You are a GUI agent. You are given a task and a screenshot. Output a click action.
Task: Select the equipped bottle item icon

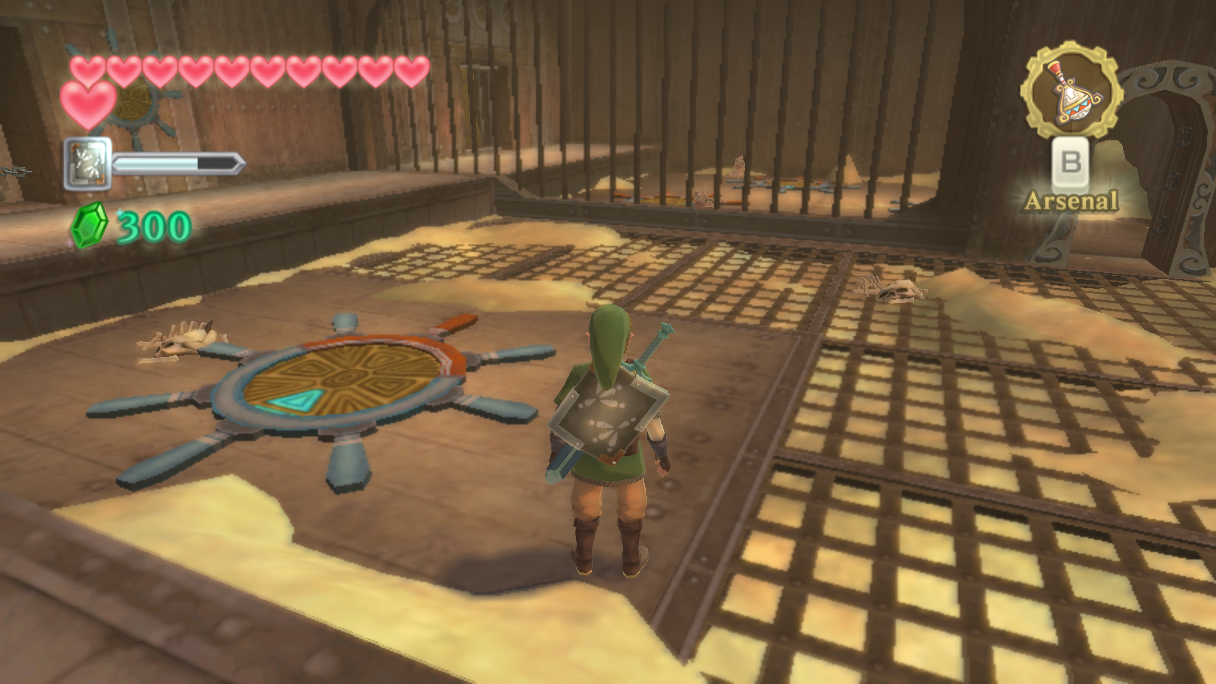[x=1071, y=90]
